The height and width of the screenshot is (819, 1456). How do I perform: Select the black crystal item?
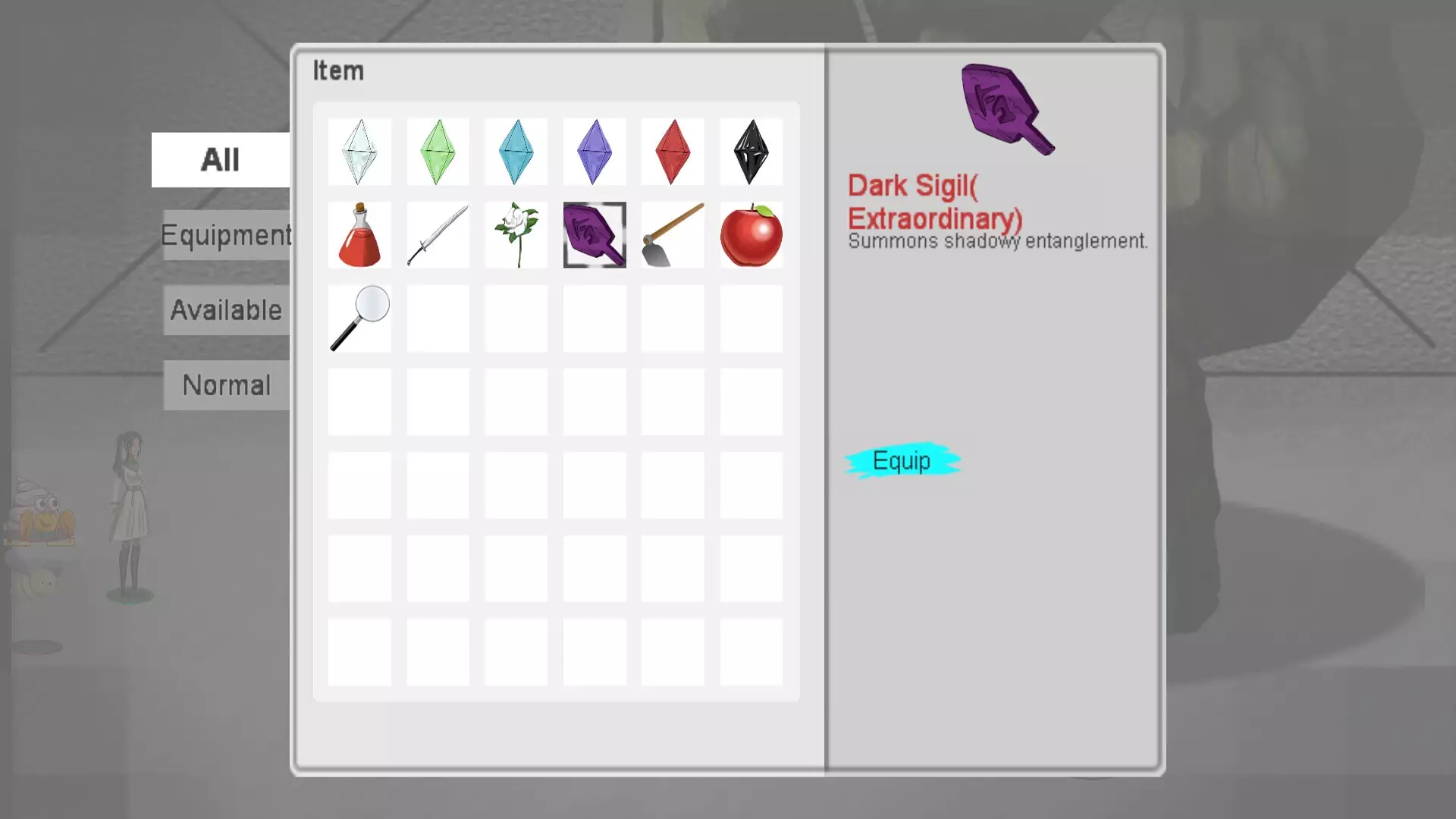[751, 152]
